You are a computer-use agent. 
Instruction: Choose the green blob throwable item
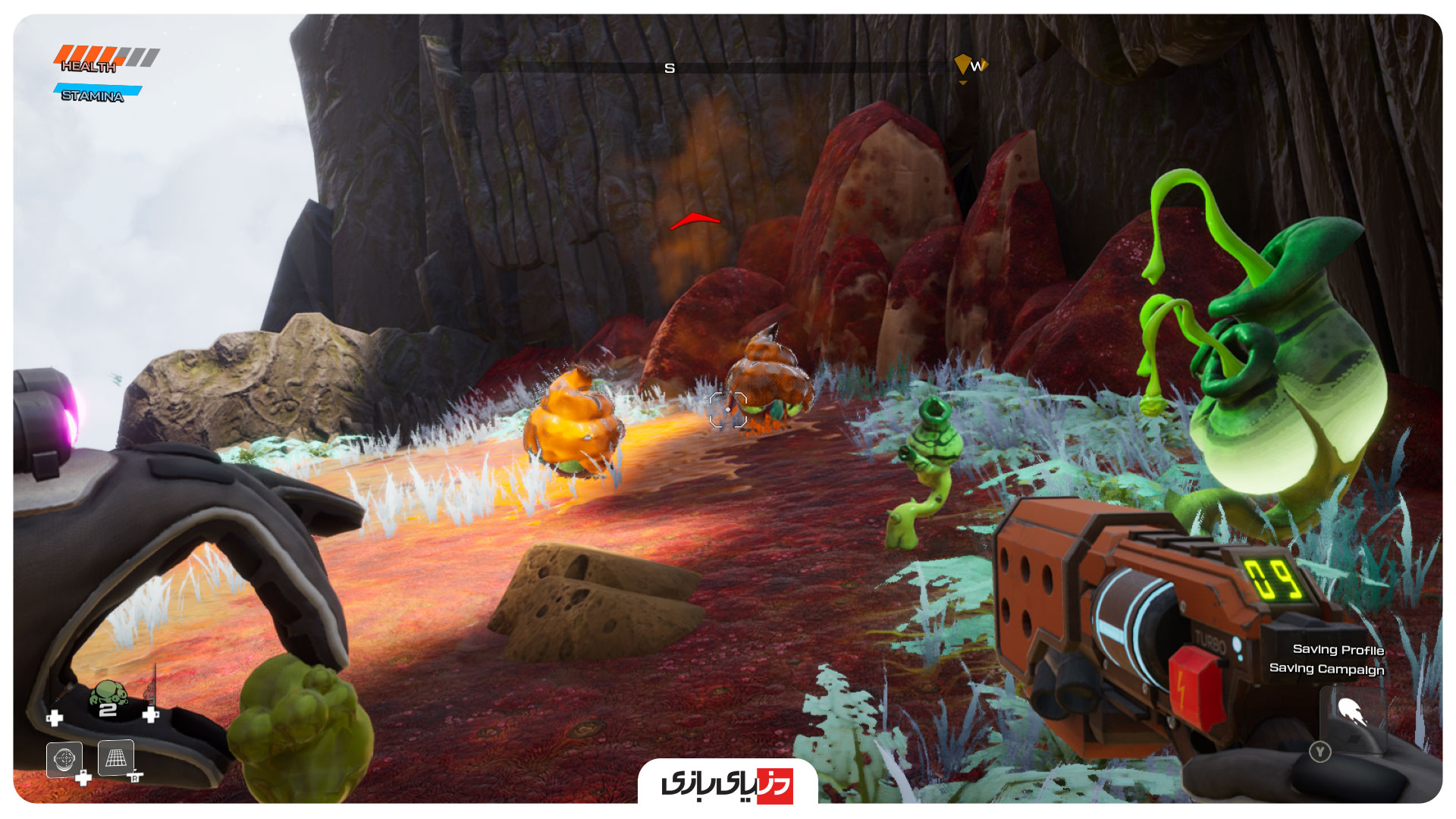[x=109, y=694]
